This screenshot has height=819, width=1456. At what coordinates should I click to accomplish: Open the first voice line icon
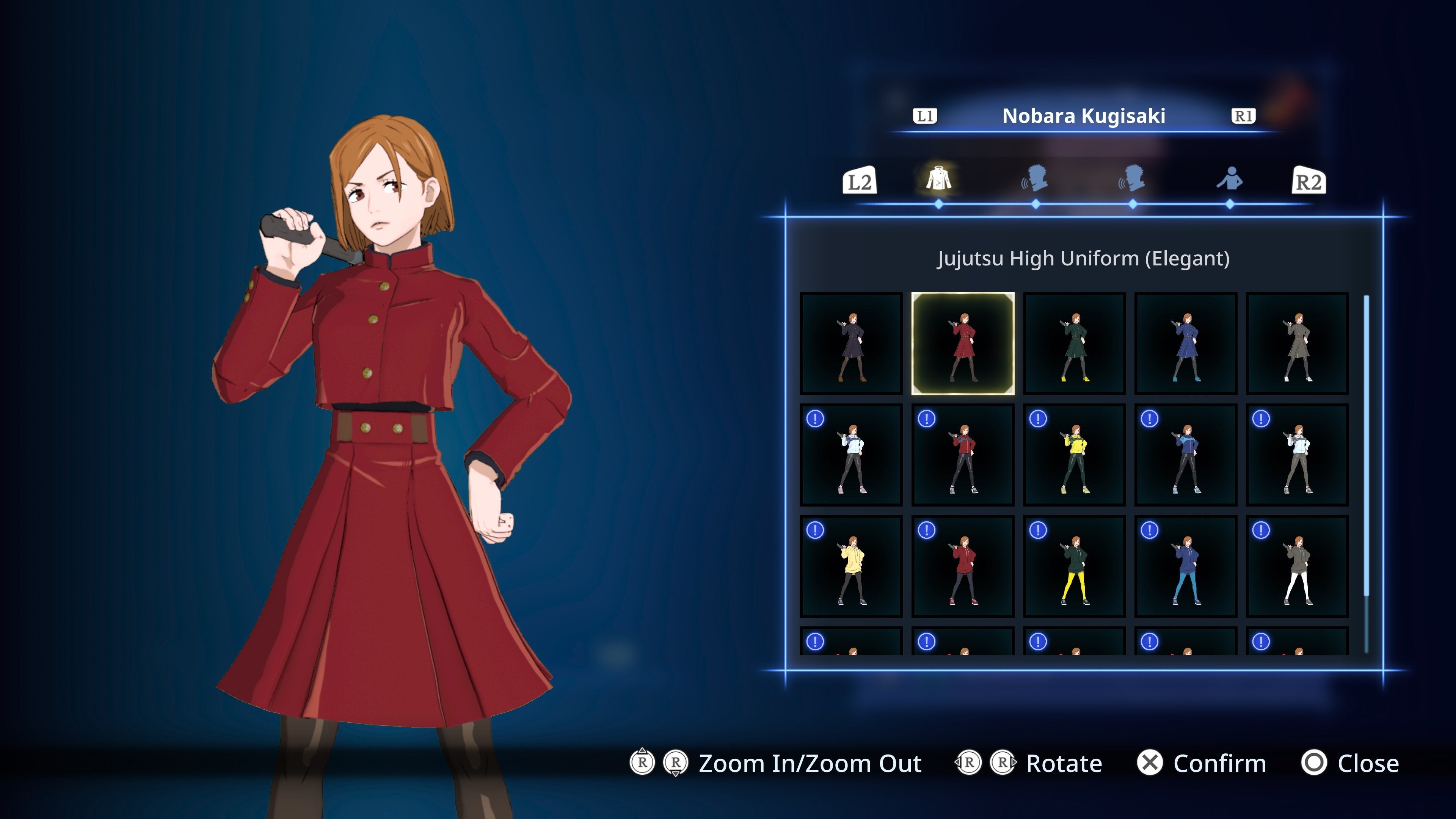tap(1036, 180)
